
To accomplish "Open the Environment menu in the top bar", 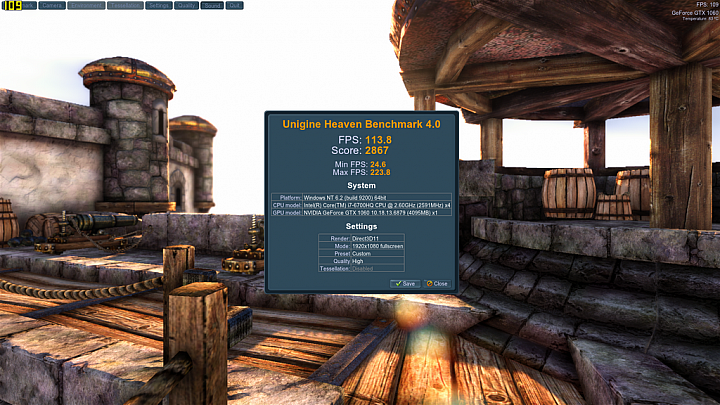I will (87, 5).
